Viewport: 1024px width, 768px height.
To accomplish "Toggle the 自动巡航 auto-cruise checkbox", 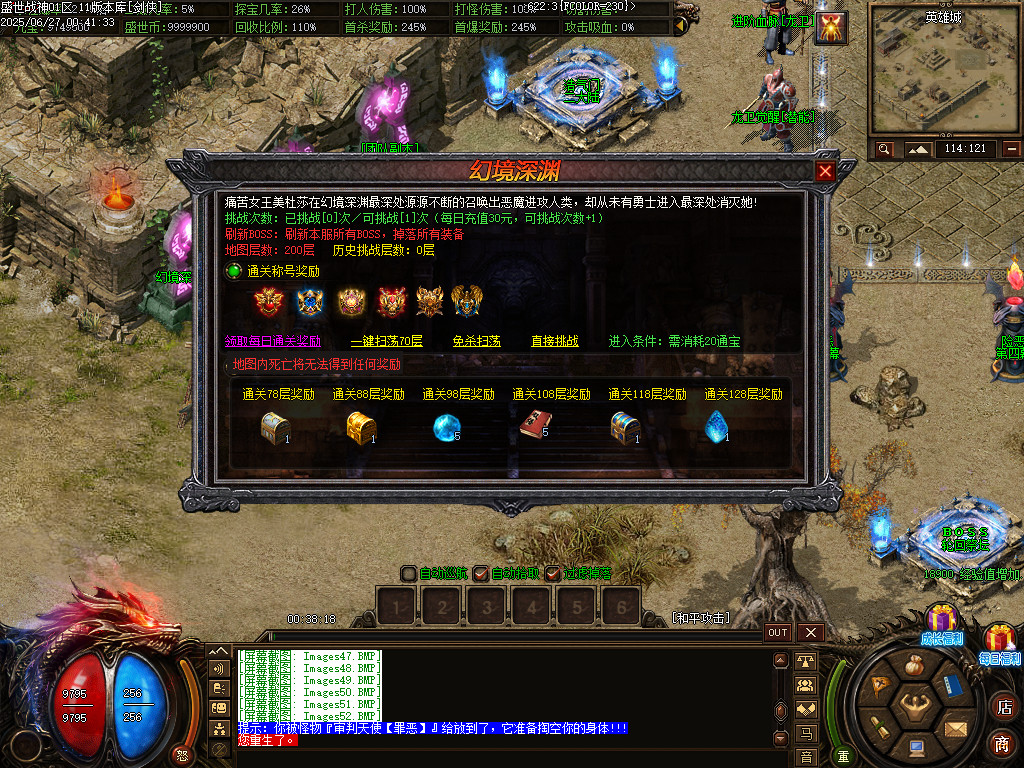I will [409, 574].
